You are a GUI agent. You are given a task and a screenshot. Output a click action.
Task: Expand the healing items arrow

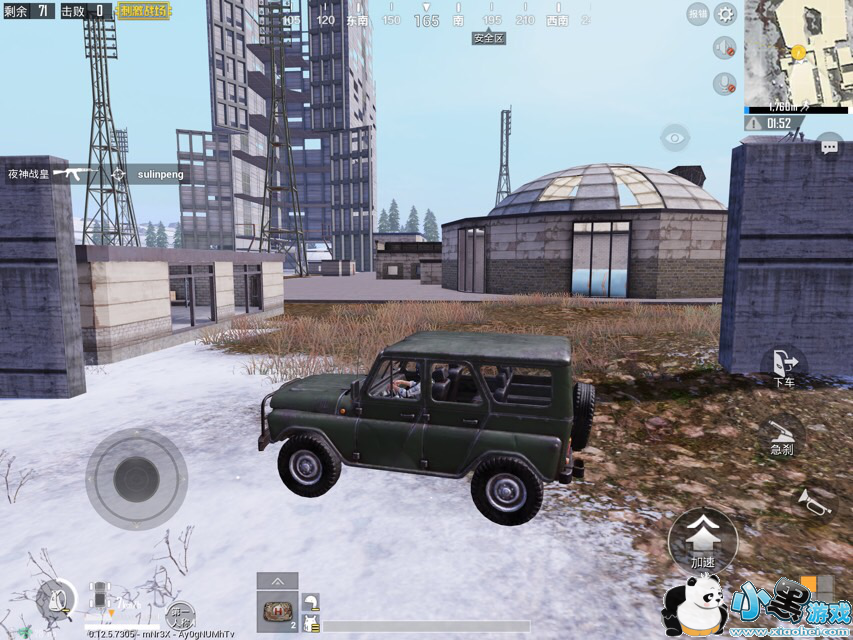pos(277,581)
